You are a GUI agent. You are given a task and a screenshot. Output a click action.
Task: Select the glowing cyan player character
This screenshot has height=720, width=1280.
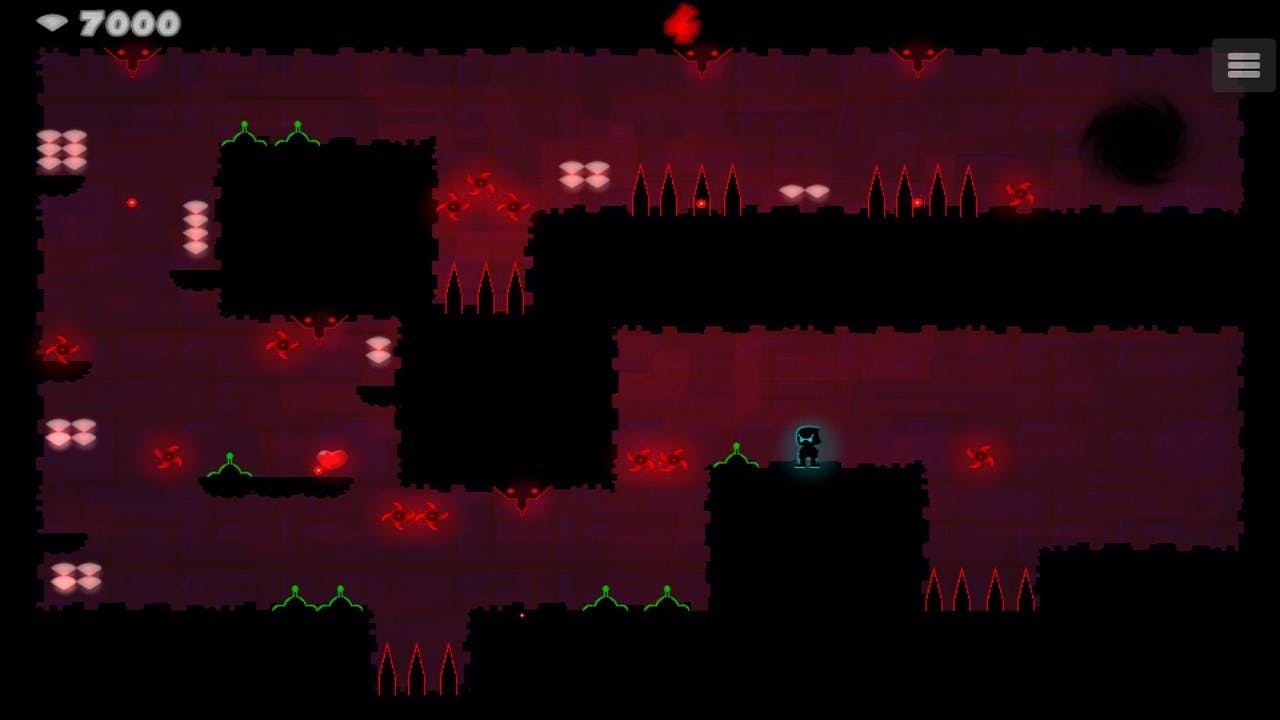(806, 446)
